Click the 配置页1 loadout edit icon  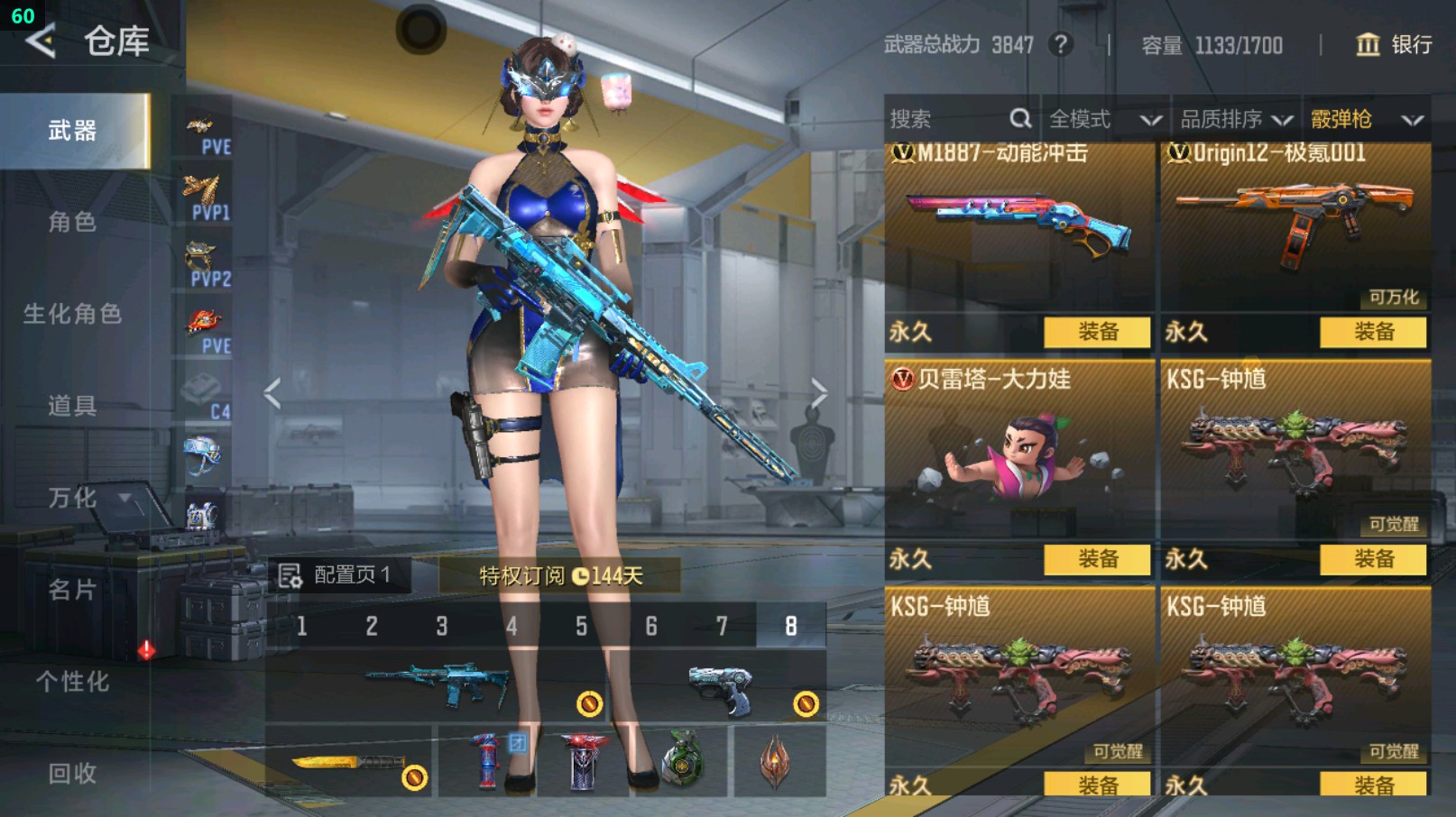click(290, 574)
